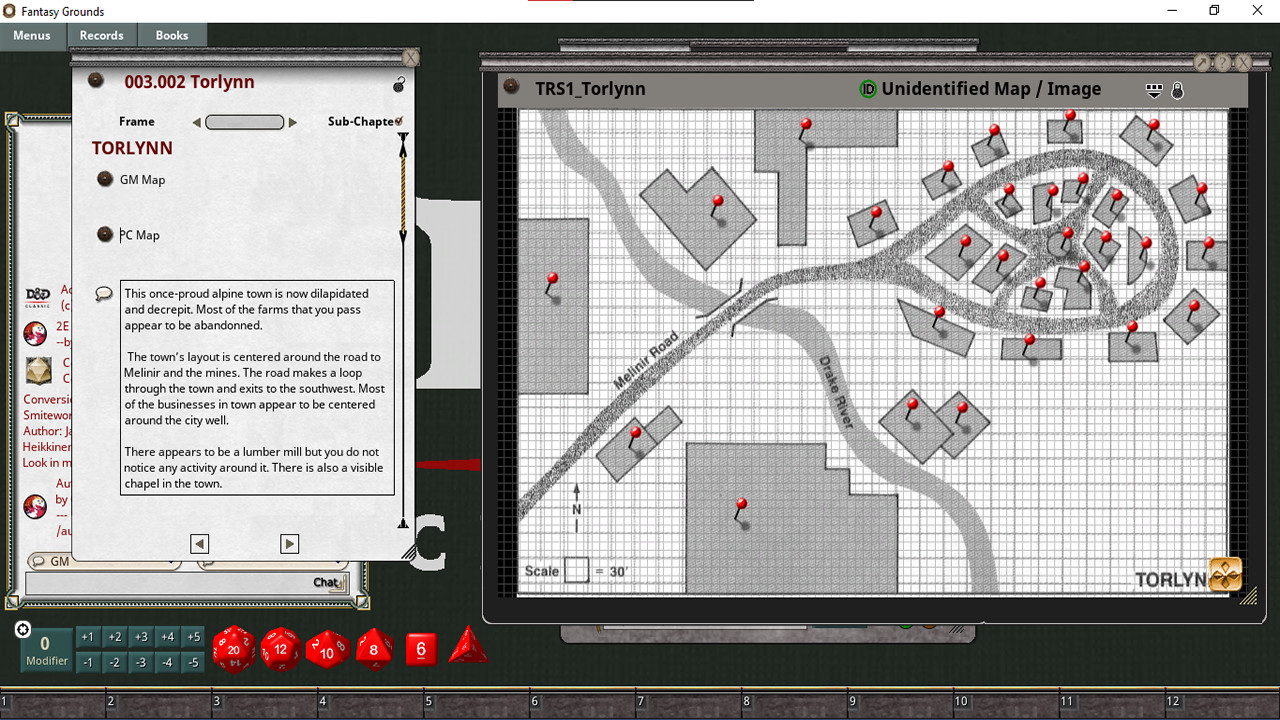Viewport: 1280px width, 720px height.
Task: Click the forward page arrow below the Torlynn text
Action: pyautogui.click(x=289, y=543)
